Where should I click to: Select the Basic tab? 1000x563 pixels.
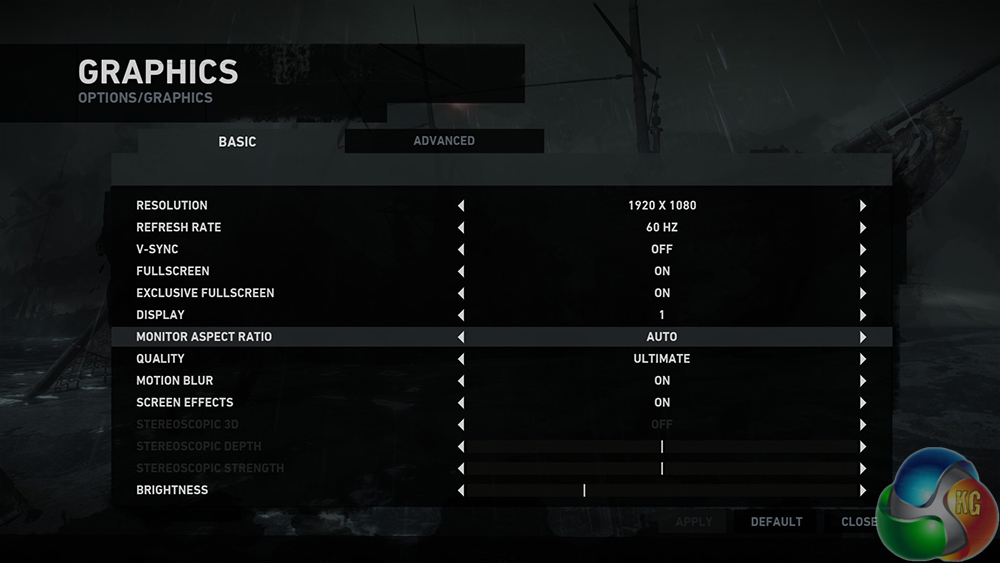click(237, 142)
